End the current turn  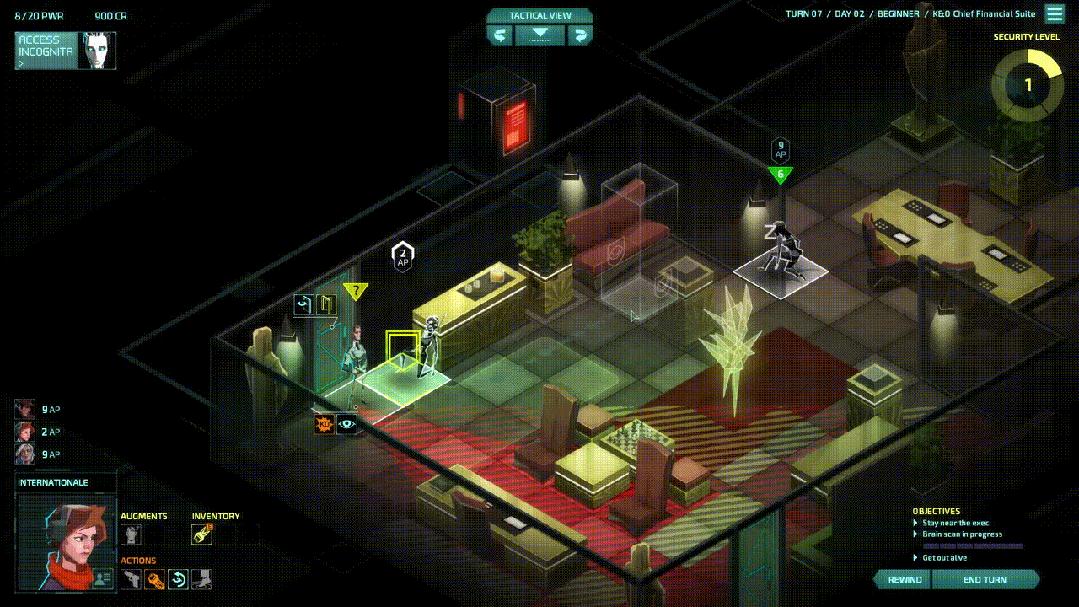985,580
